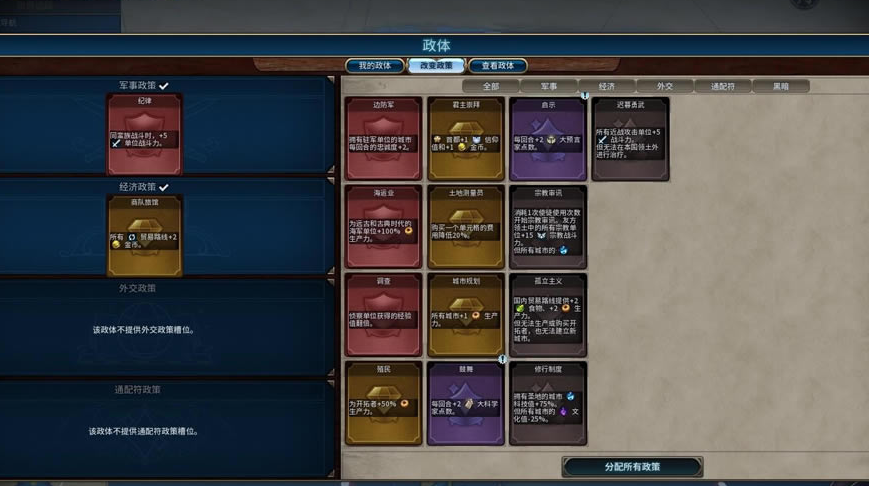Pick the 城市规划 policy card
This screenshot has width=869, height=486.
click(x=466, y=315)
